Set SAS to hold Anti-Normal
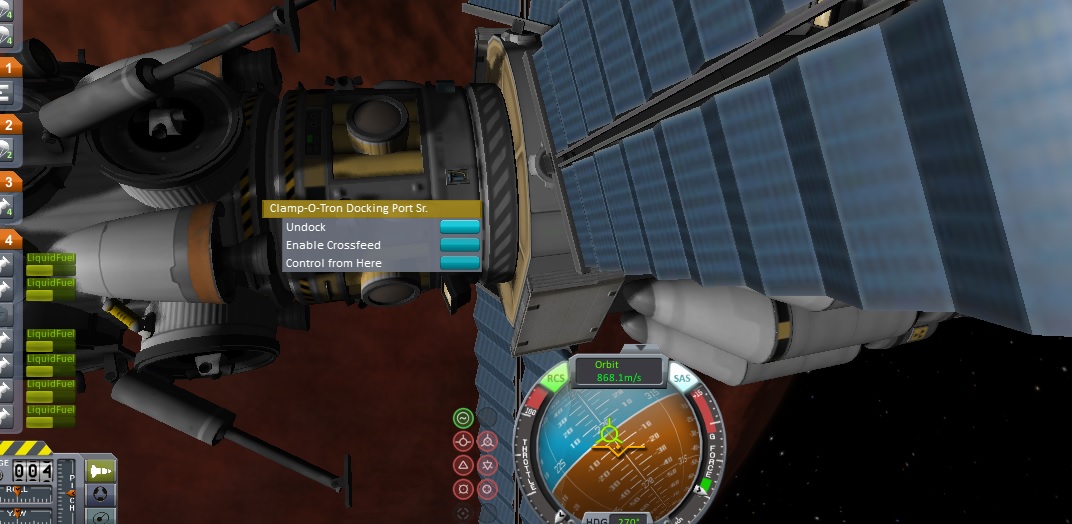Screen dimensions: 1072x524 (487, 465)
